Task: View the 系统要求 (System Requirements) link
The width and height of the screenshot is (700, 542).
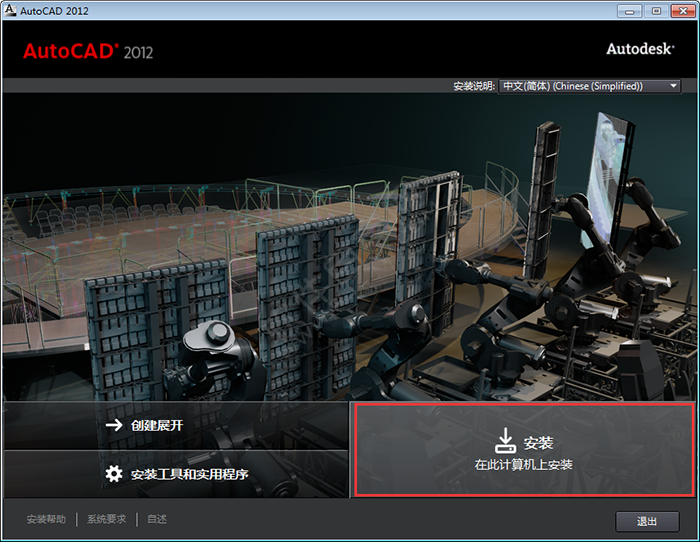Action: [107, 520]
